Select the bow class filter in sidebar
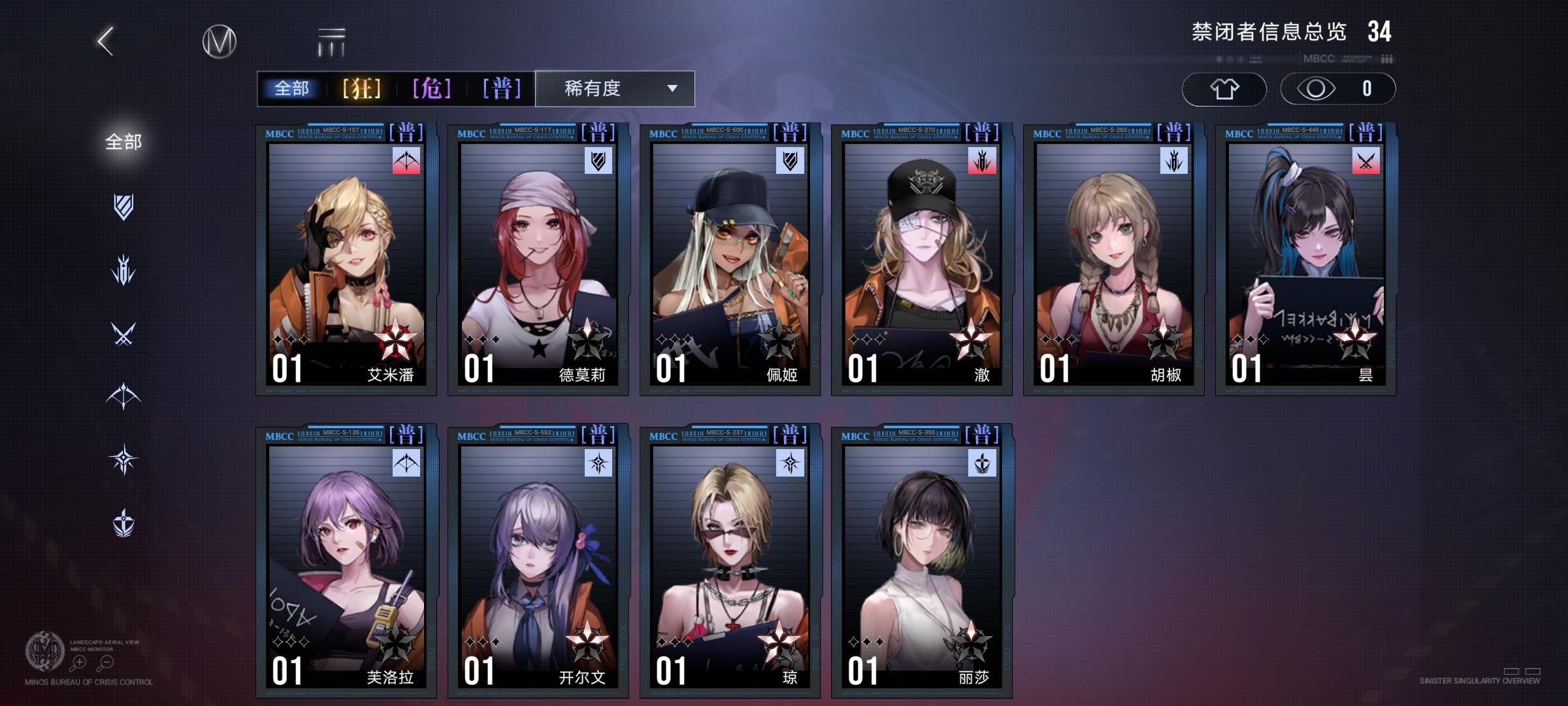Viewport: 1568px width, 706px height. 124,395
